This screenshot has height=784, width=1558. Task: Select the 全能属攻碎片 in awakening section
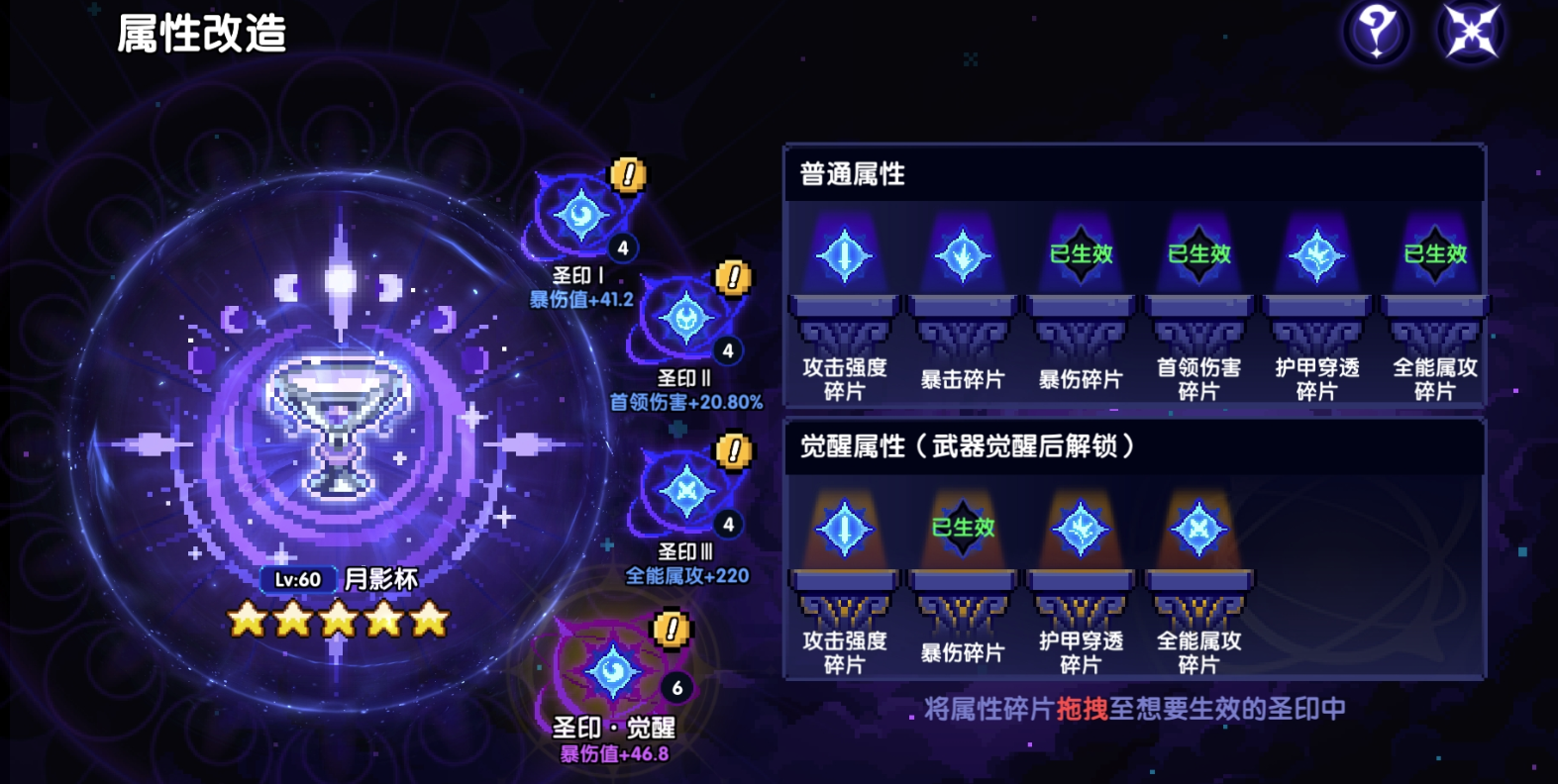(x=1198, y=528)
